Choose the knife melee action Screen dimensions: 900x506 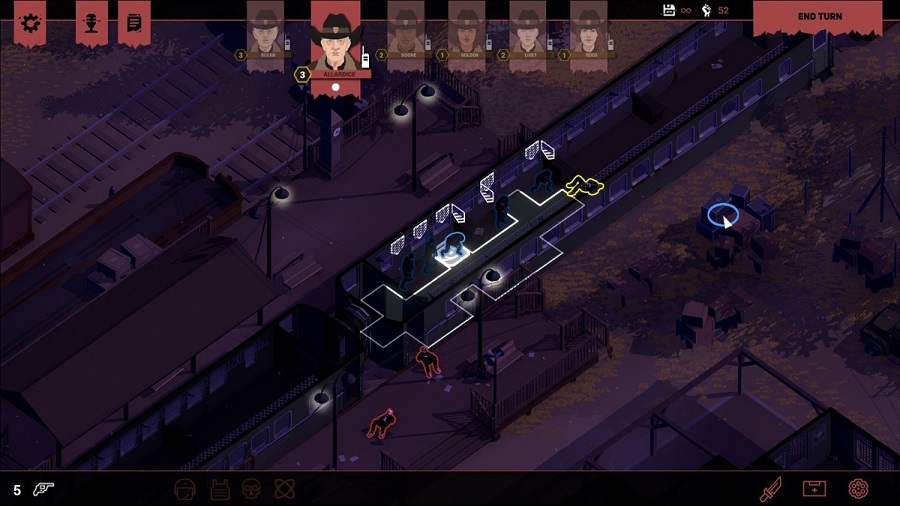pos(770,489)
